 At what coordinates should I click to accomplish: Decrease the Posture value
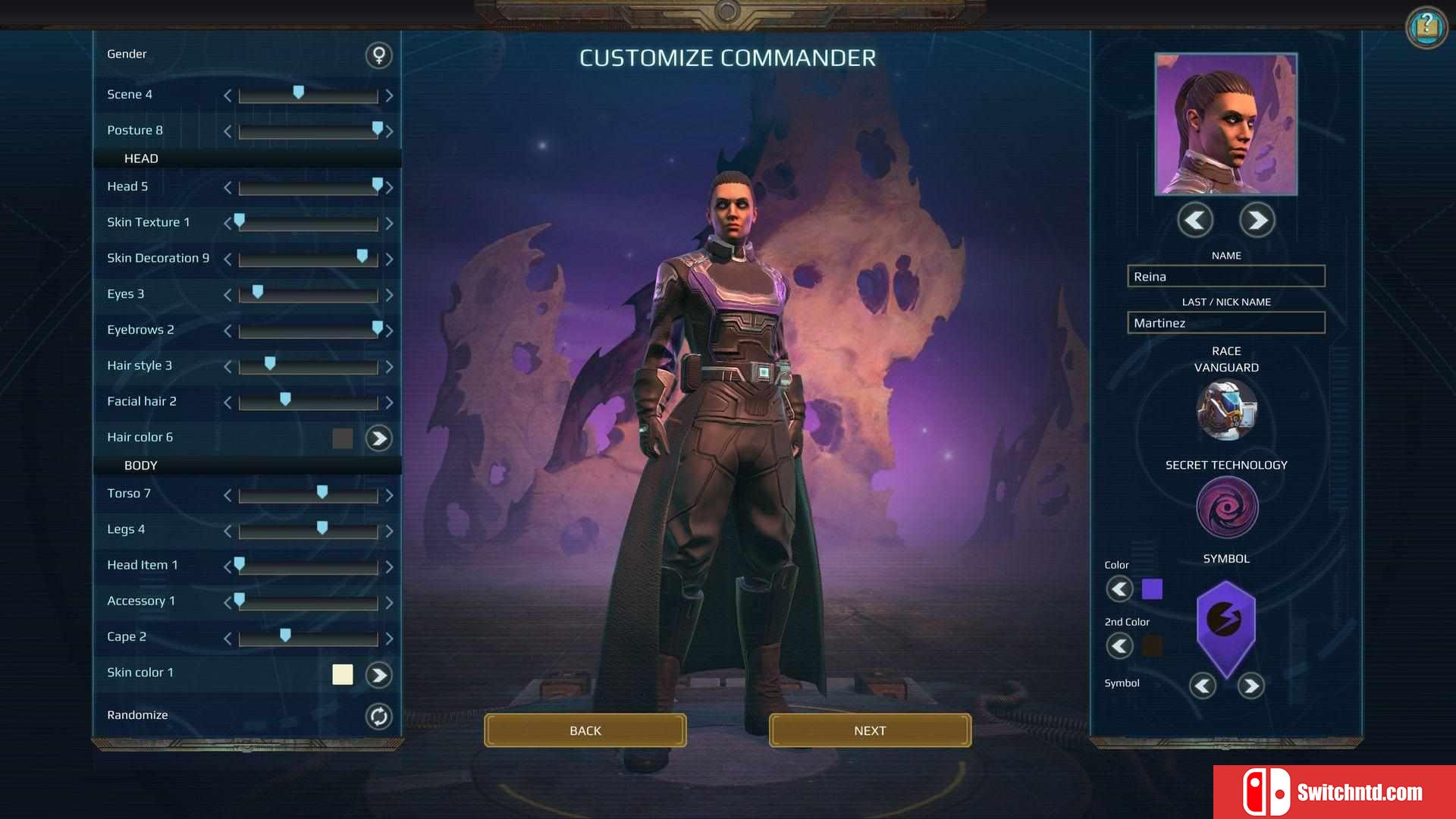coord(227,131)
